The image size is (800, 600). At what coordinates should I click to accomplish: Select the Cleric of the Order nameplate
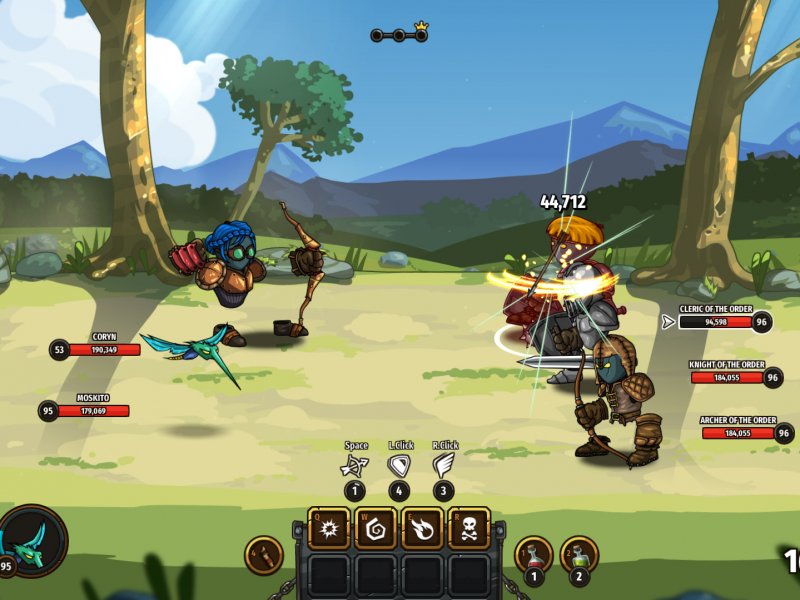[716, 321]
